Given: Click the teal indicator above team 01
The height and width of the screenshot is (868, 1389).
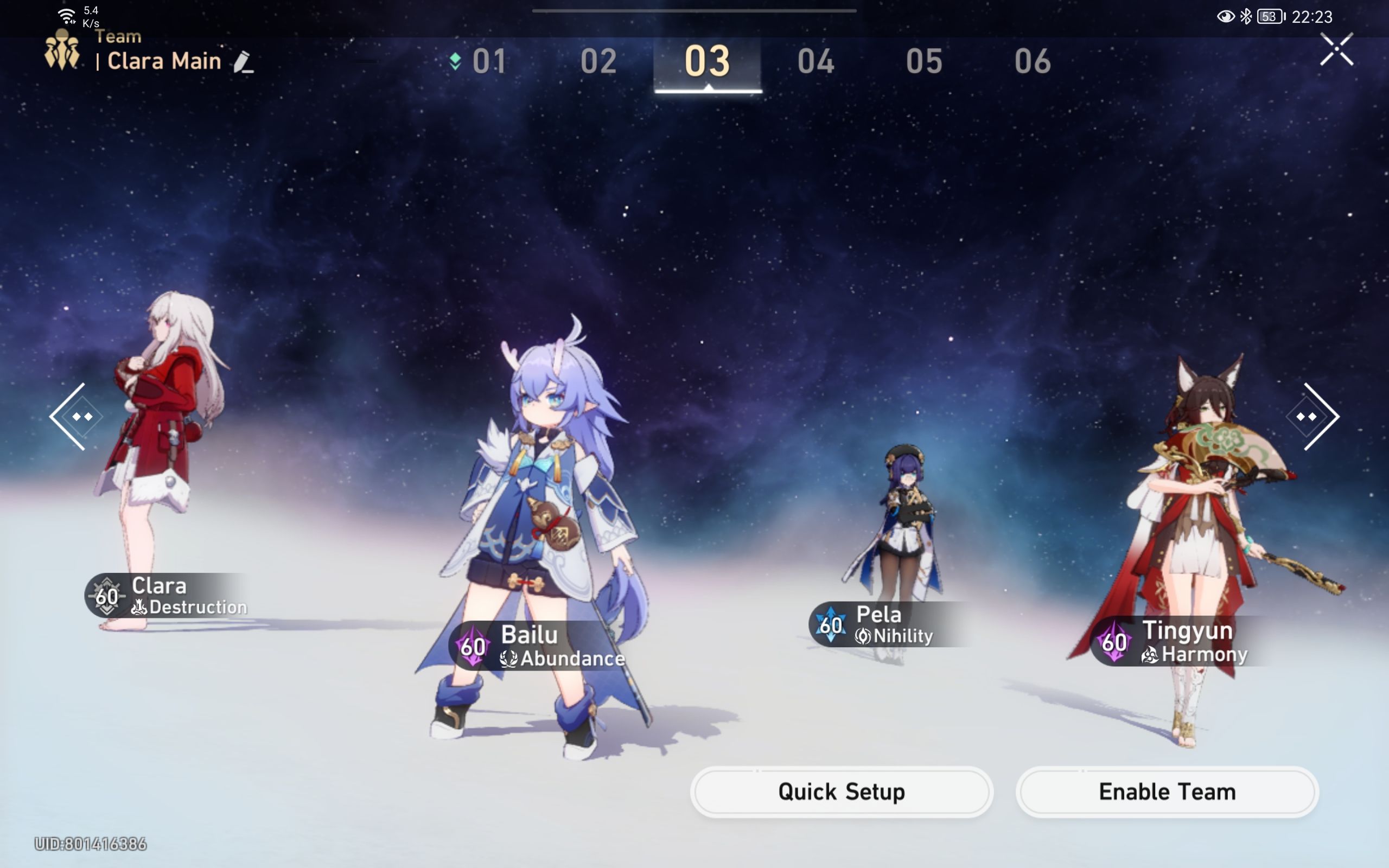Looking at the screenshot, I should click(x=455, y=60).
